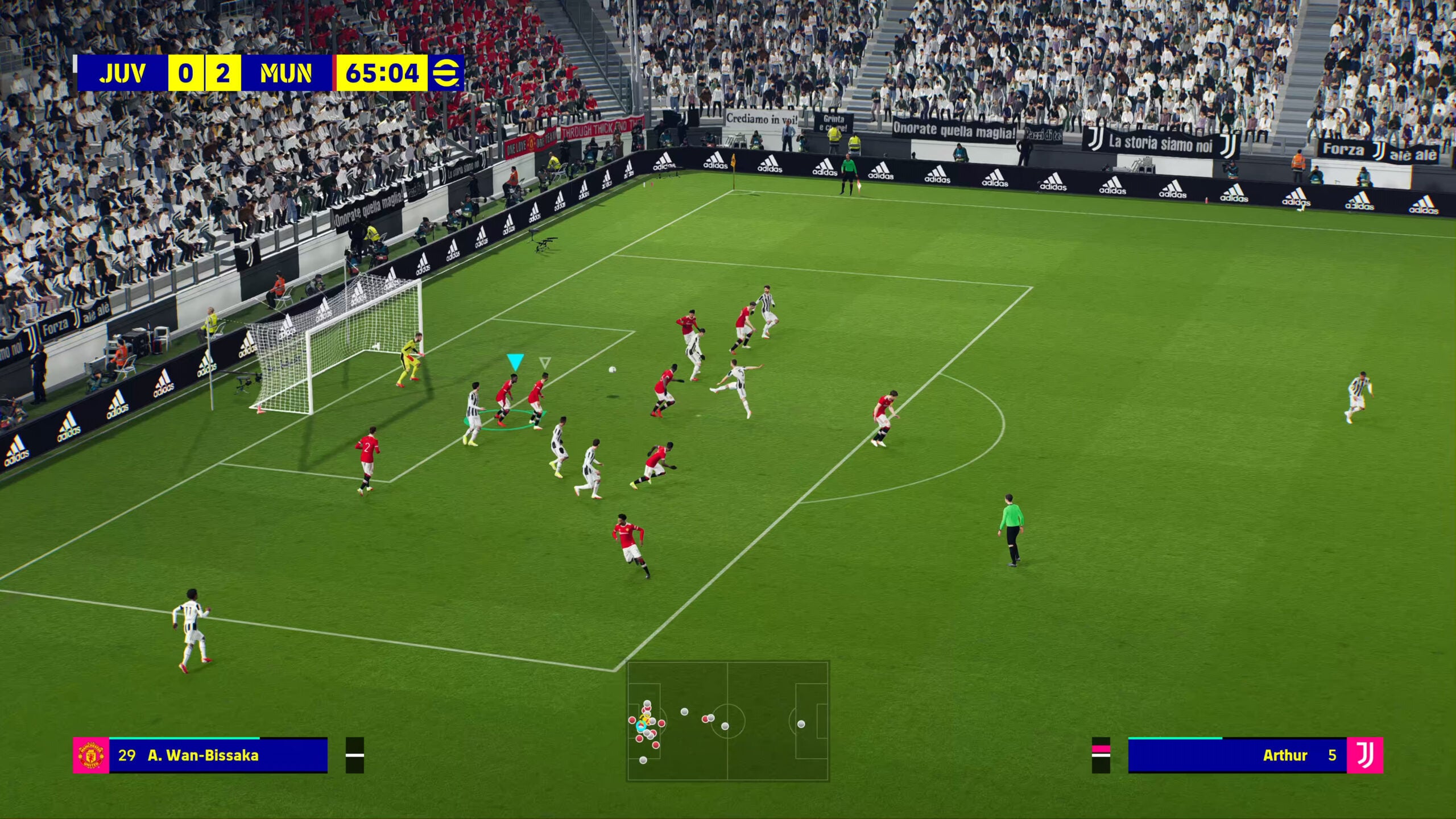This screenshot has width=1456, height=819.
Task: Select the Arthur player name panel
Action: coord(1237,755)
